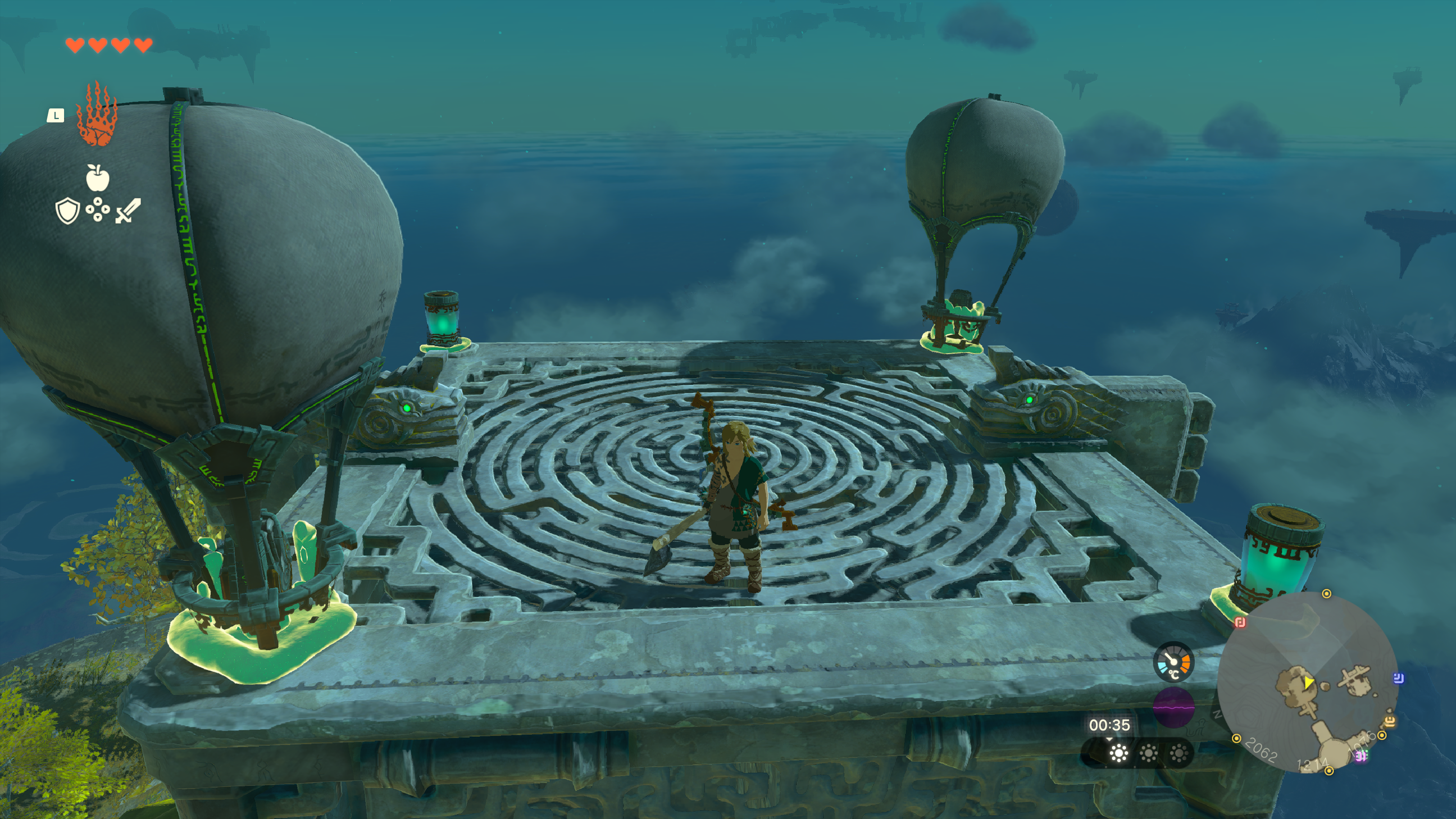Open the sword weapon quick-select icon
Screen dimensions: 1456x819
click(x=128, y=211)
